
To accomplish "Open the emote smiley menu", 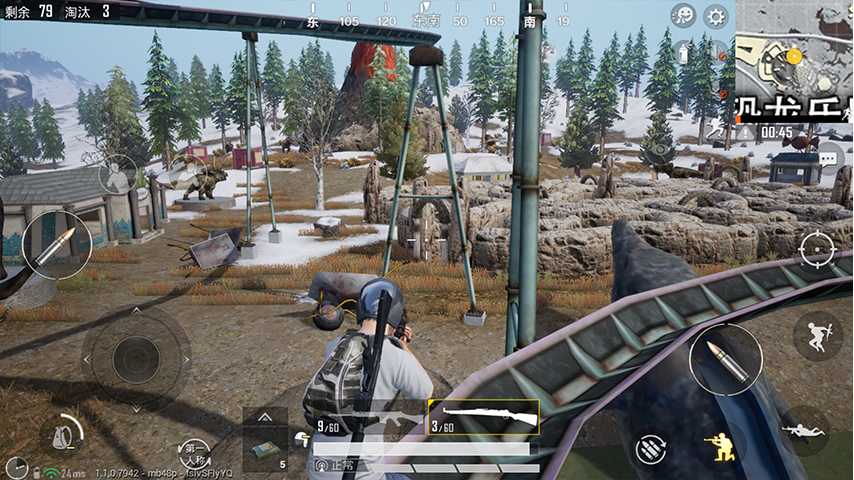I will point(684,16).
